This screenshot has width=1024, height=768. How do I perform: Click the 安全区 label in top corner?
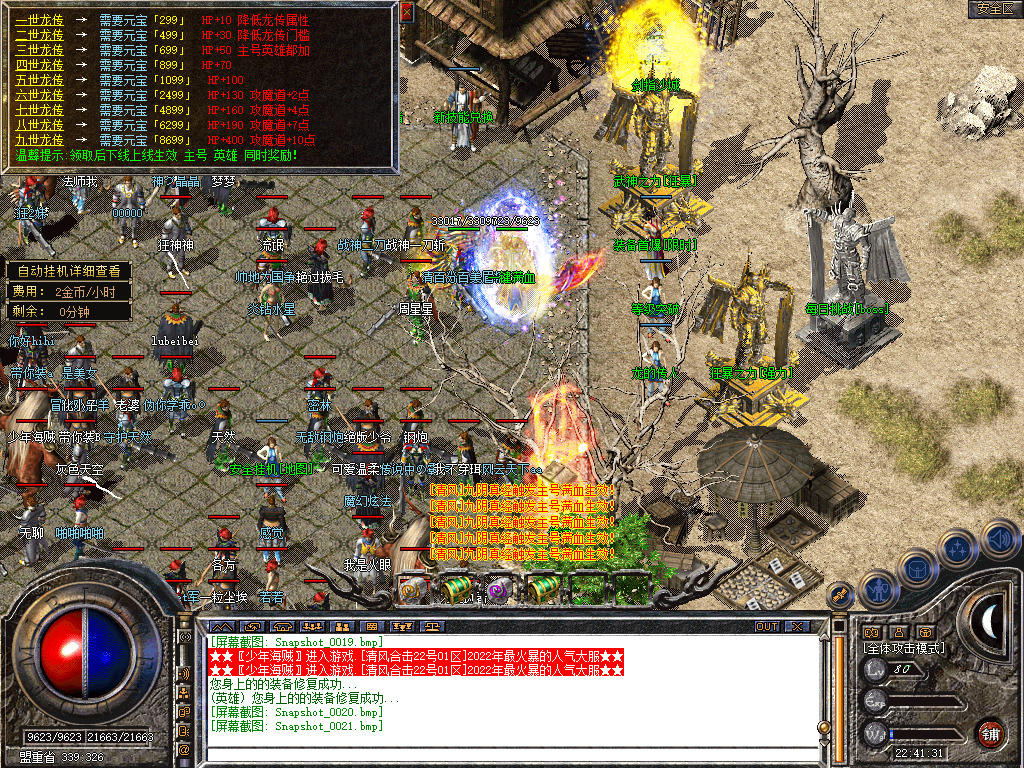(994, 8)
